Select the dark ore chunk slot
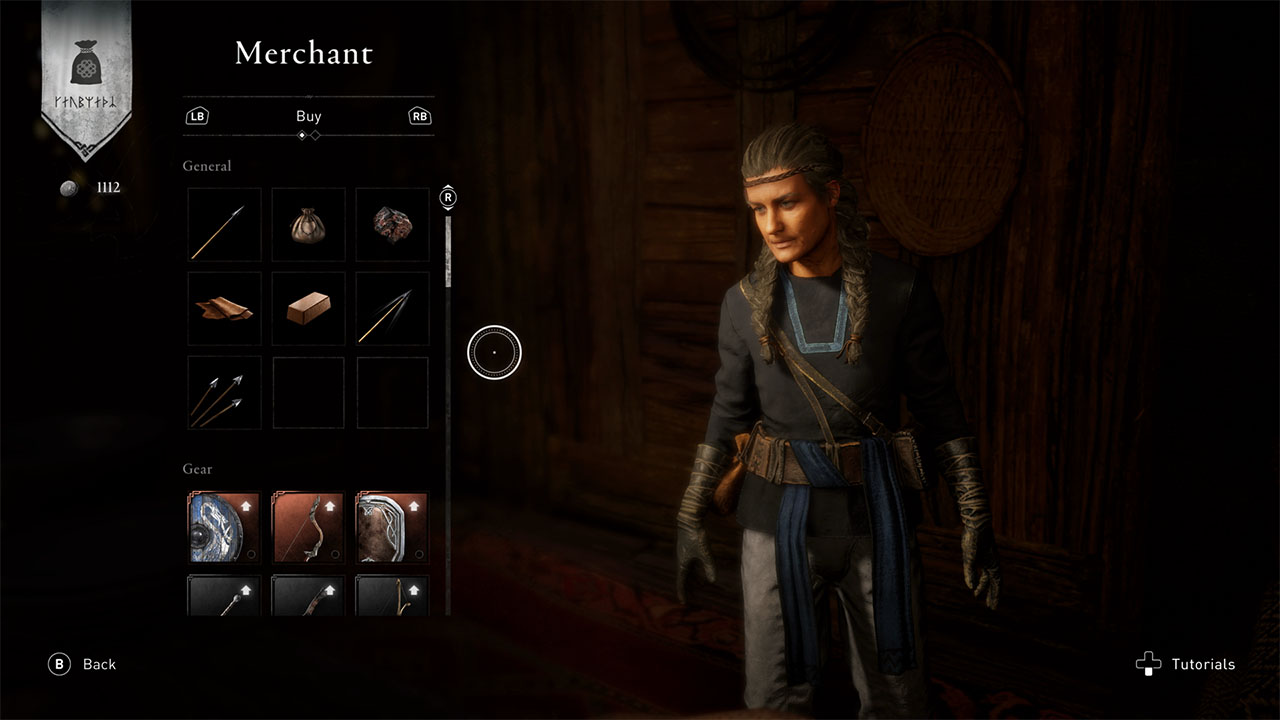Screen dimensions: 1280x720 pos(393,225)
